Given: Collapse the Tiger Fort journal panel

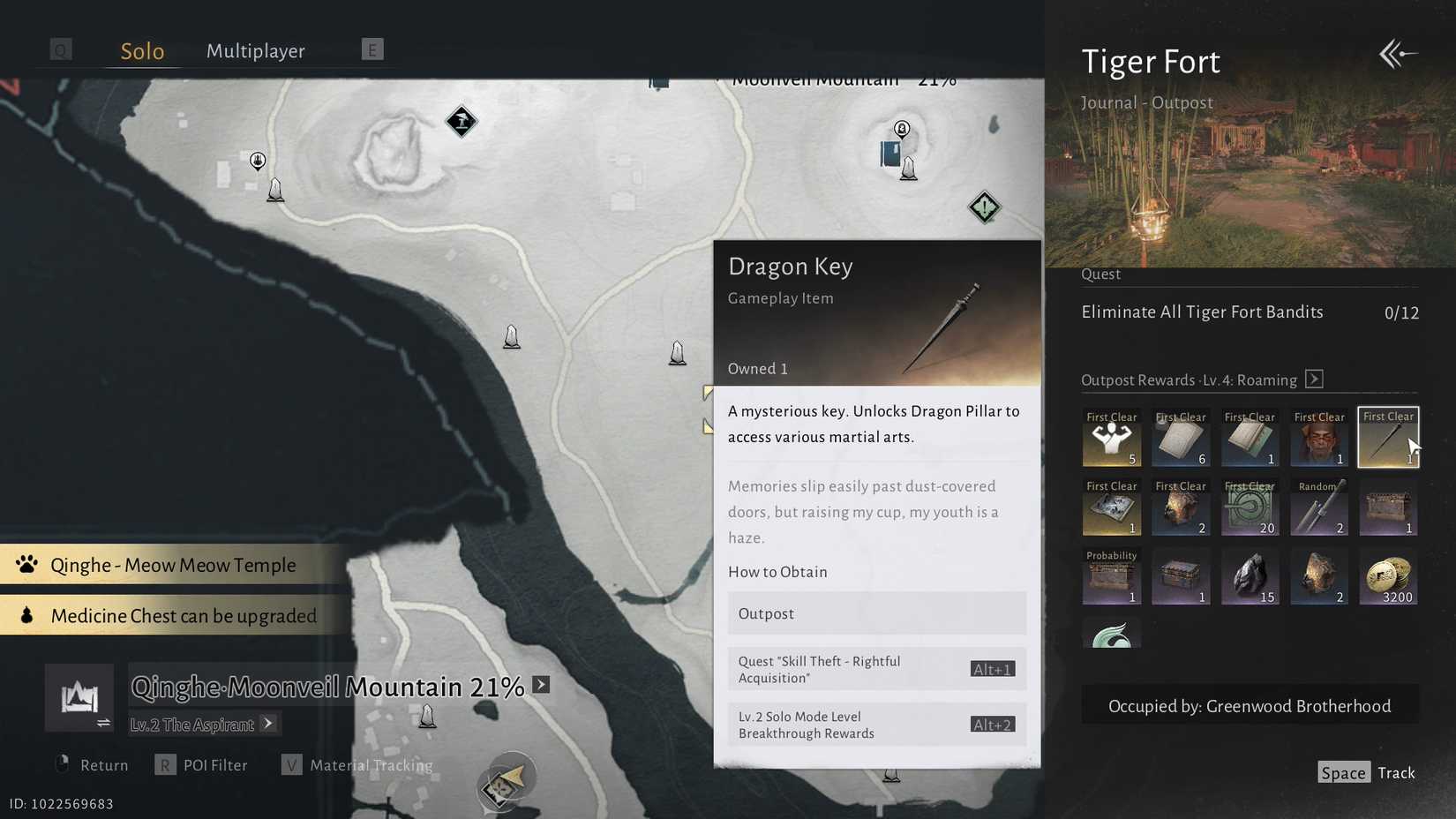Looking at the screenshot, I should (1397, 54).
